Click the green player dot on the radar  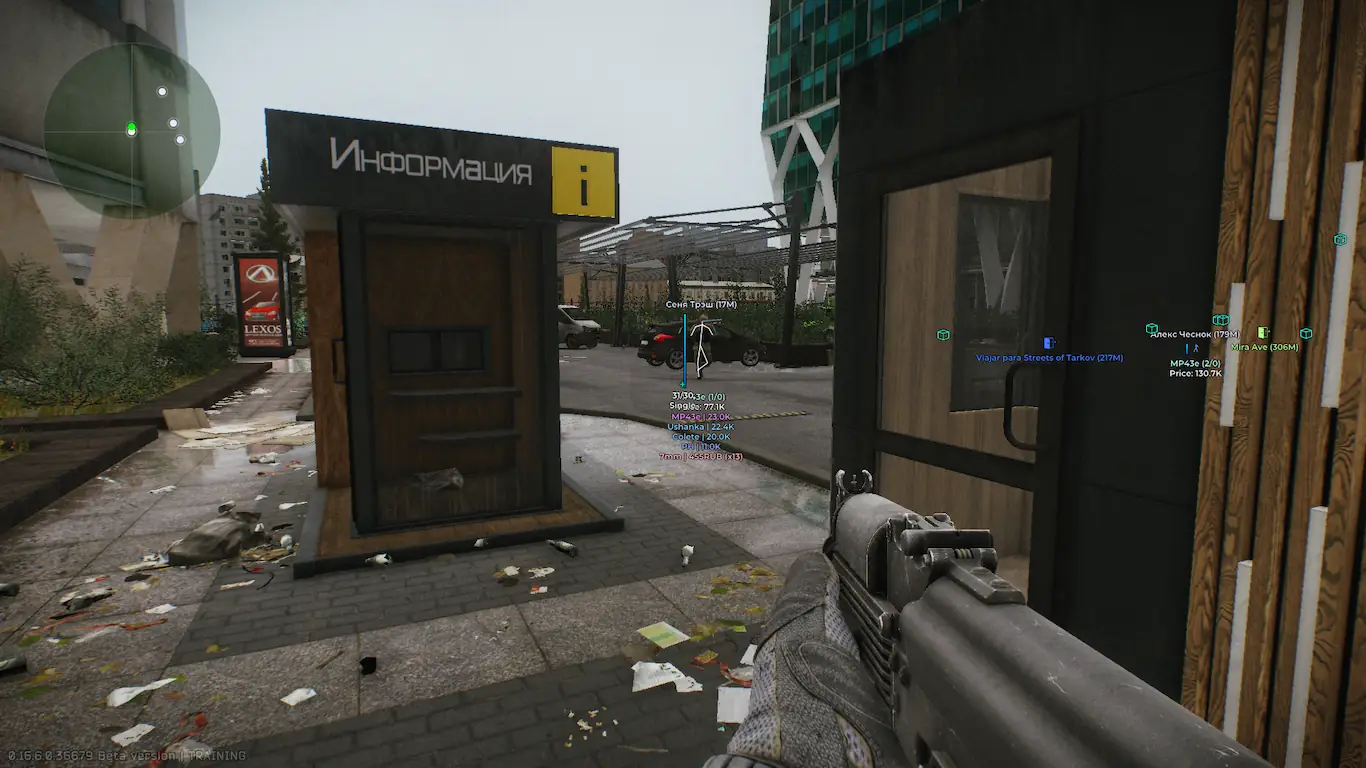pyautogui.click(x=131, y=128)
